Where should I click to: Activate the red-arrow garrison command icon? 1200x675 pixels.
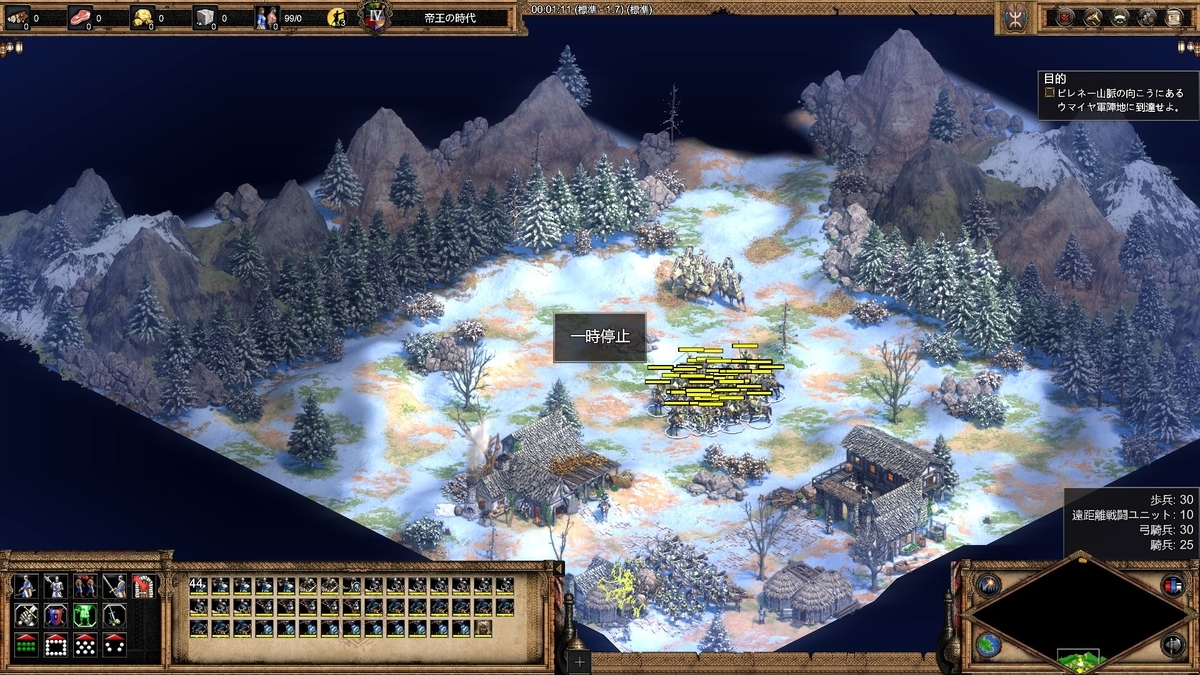tap(143, 586)
